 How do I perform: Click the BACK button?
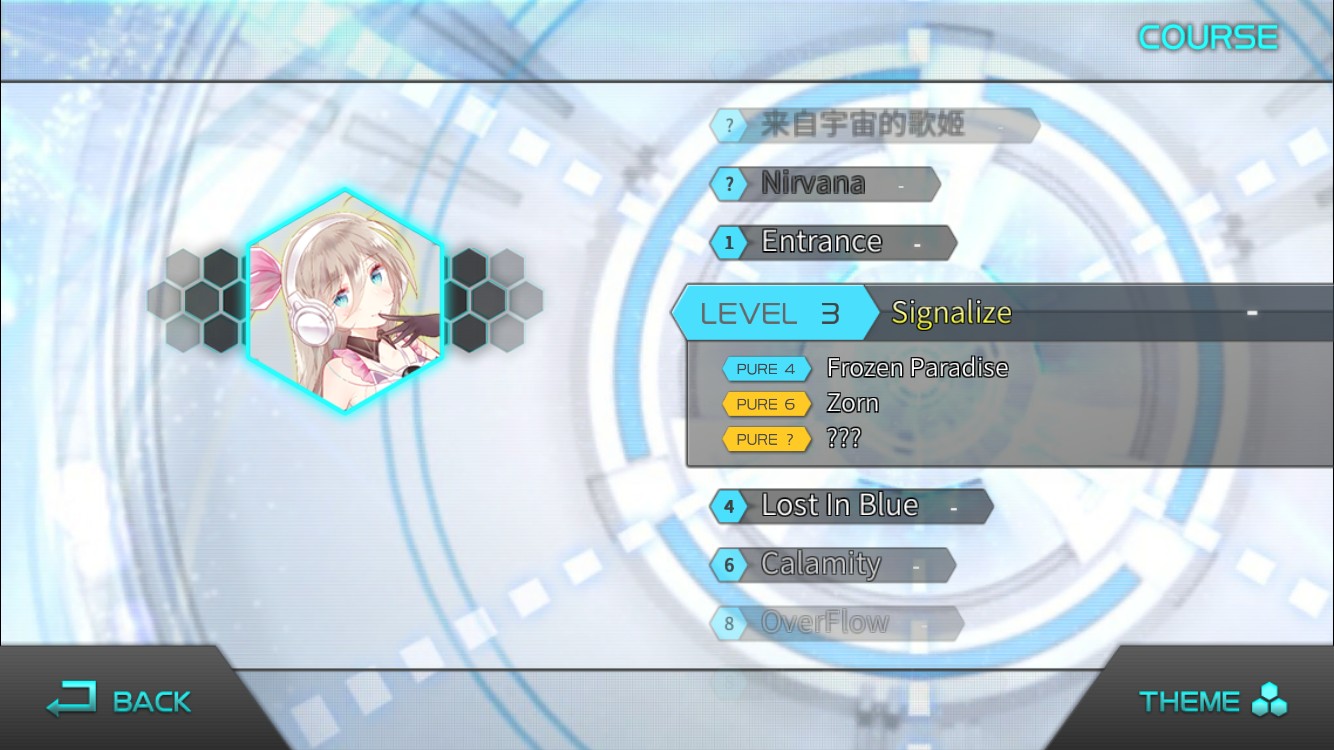tap(120, 700)
